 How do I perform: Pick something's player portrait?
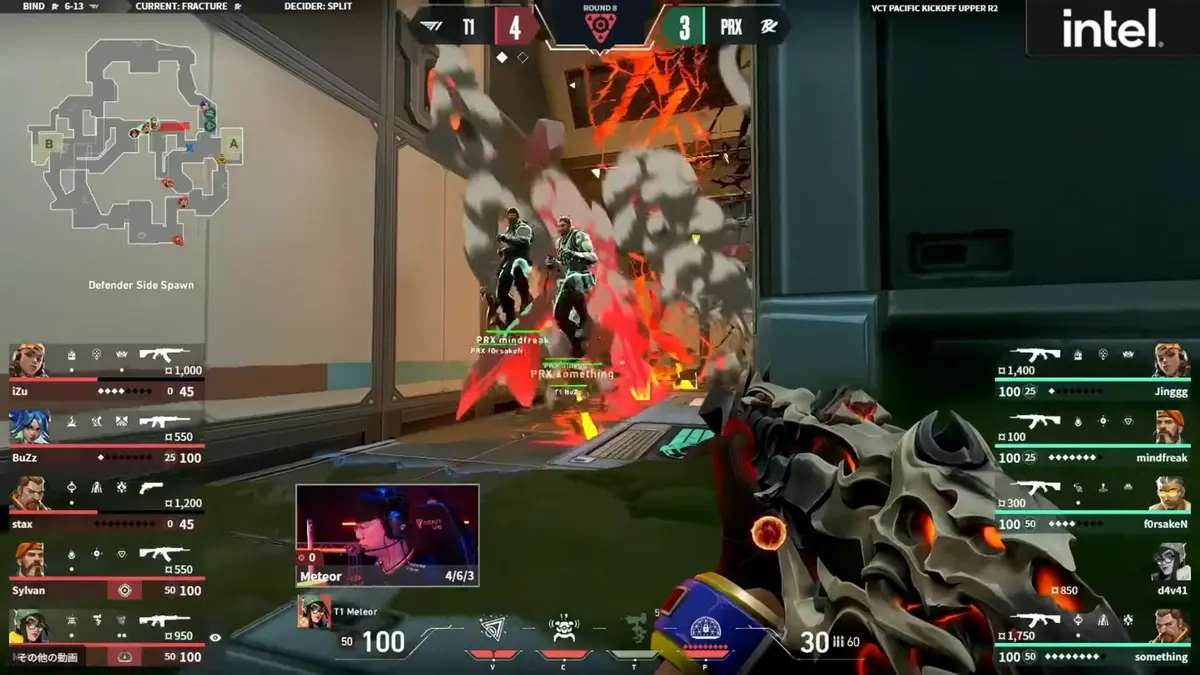1171,627
